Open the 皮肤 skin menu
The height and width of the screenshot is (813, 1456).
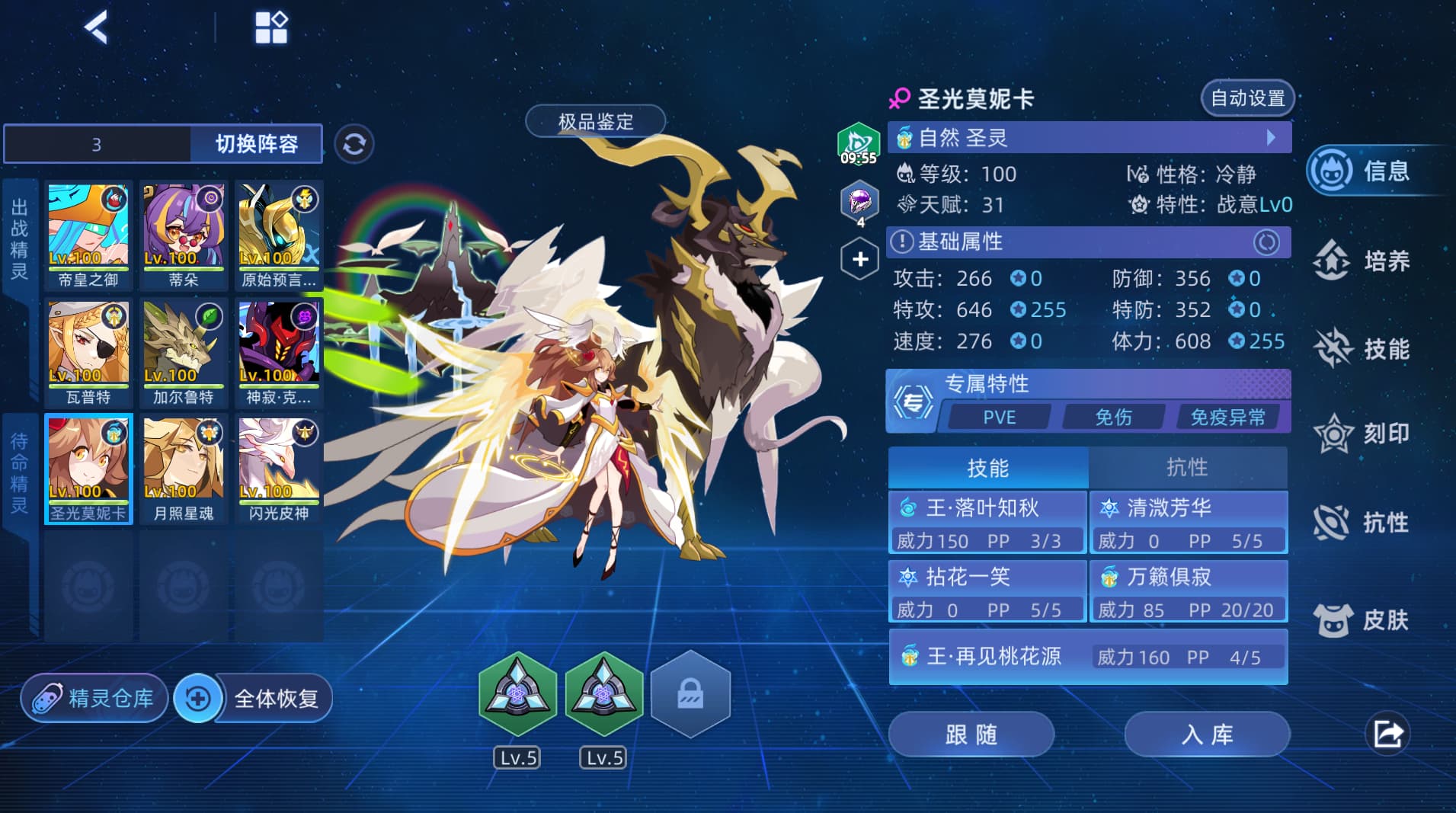(1362, 619)
